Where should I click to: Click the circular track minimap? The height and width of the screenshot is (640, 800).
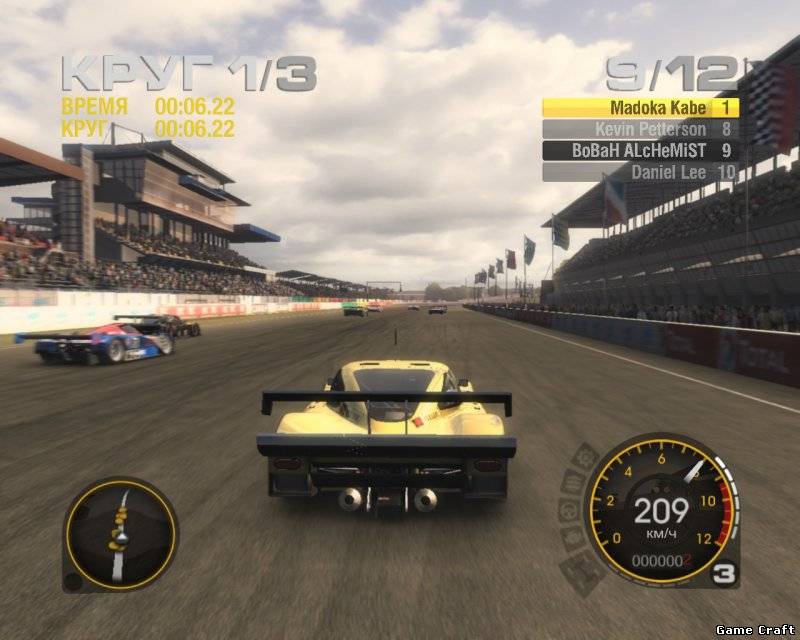[x=120, y=534]
